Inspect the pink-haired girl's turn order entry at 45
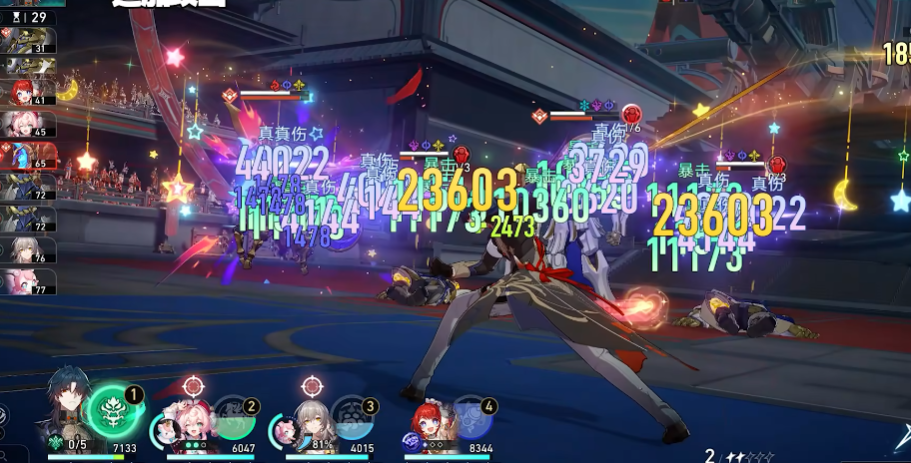Viewport: 911px width, 463px height. pyautogui.click(x=28, y=124)
